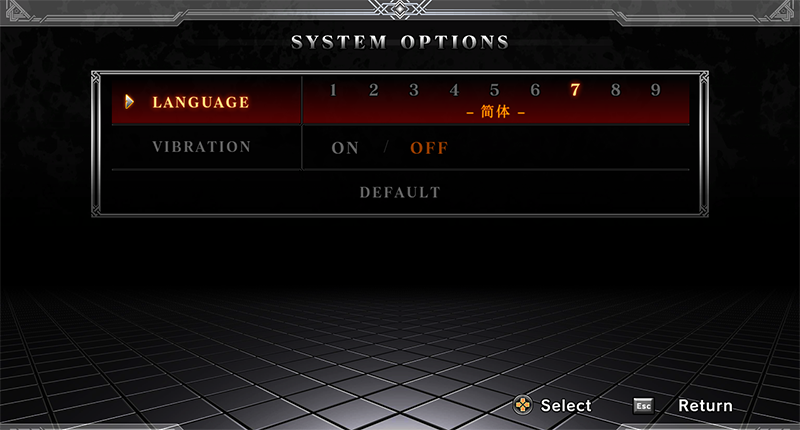The image size is (800, 430).
Task: Select highlighted language number 7
Action: (575, 90)
